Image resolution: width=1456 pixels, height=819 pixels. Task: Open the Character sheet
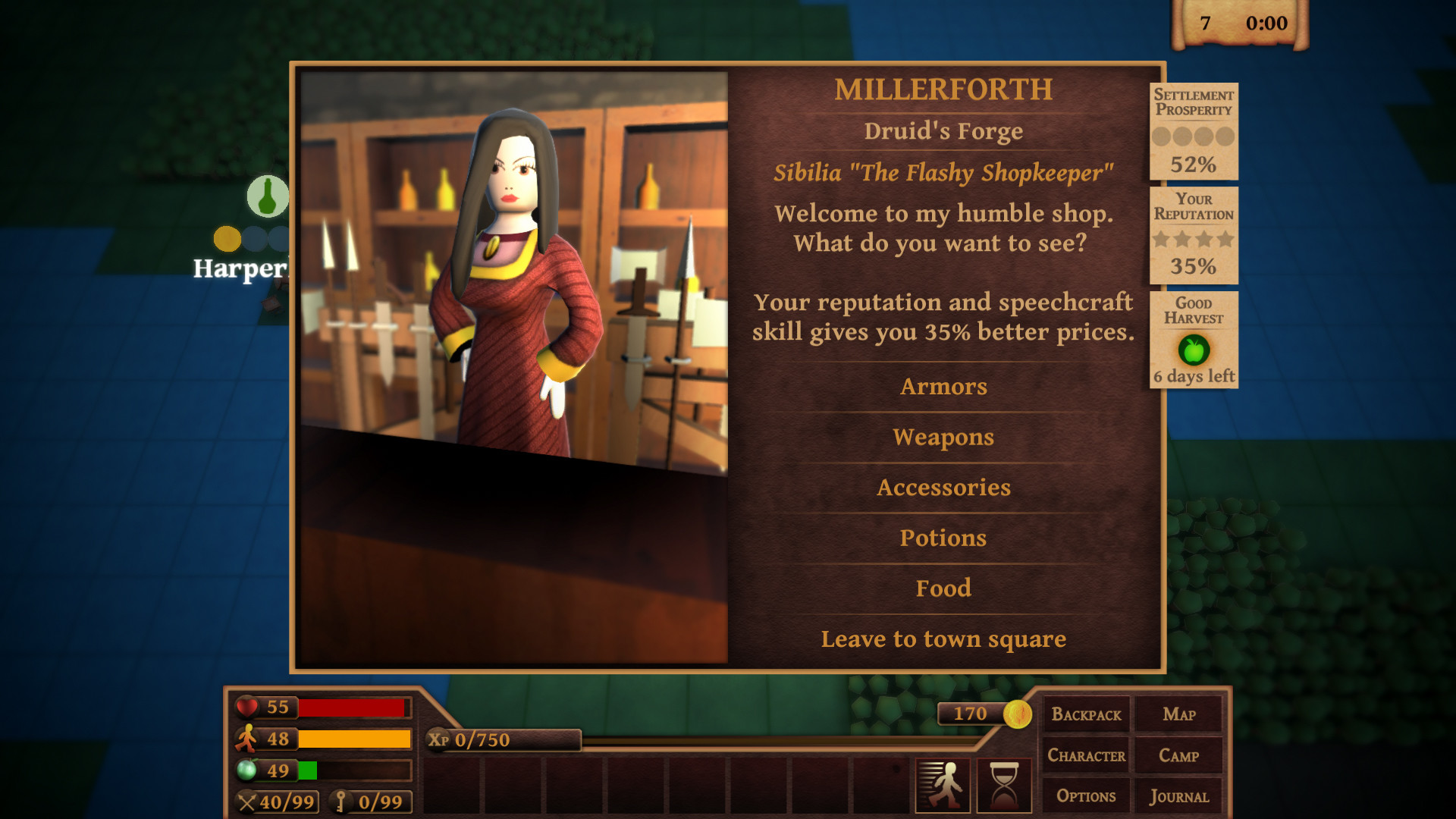1086,755
